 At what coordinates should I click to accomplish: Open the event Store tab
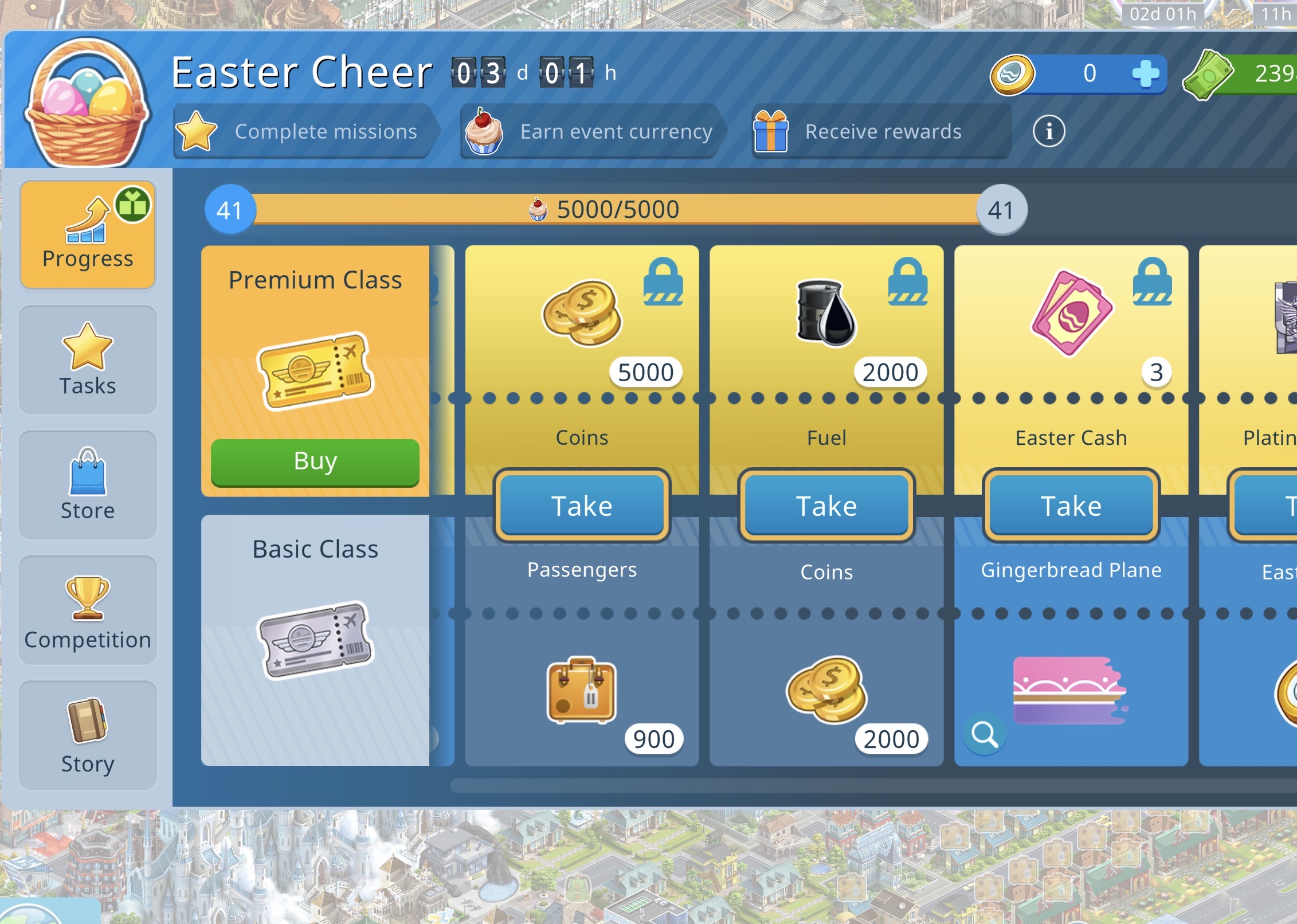click(88, 485)
